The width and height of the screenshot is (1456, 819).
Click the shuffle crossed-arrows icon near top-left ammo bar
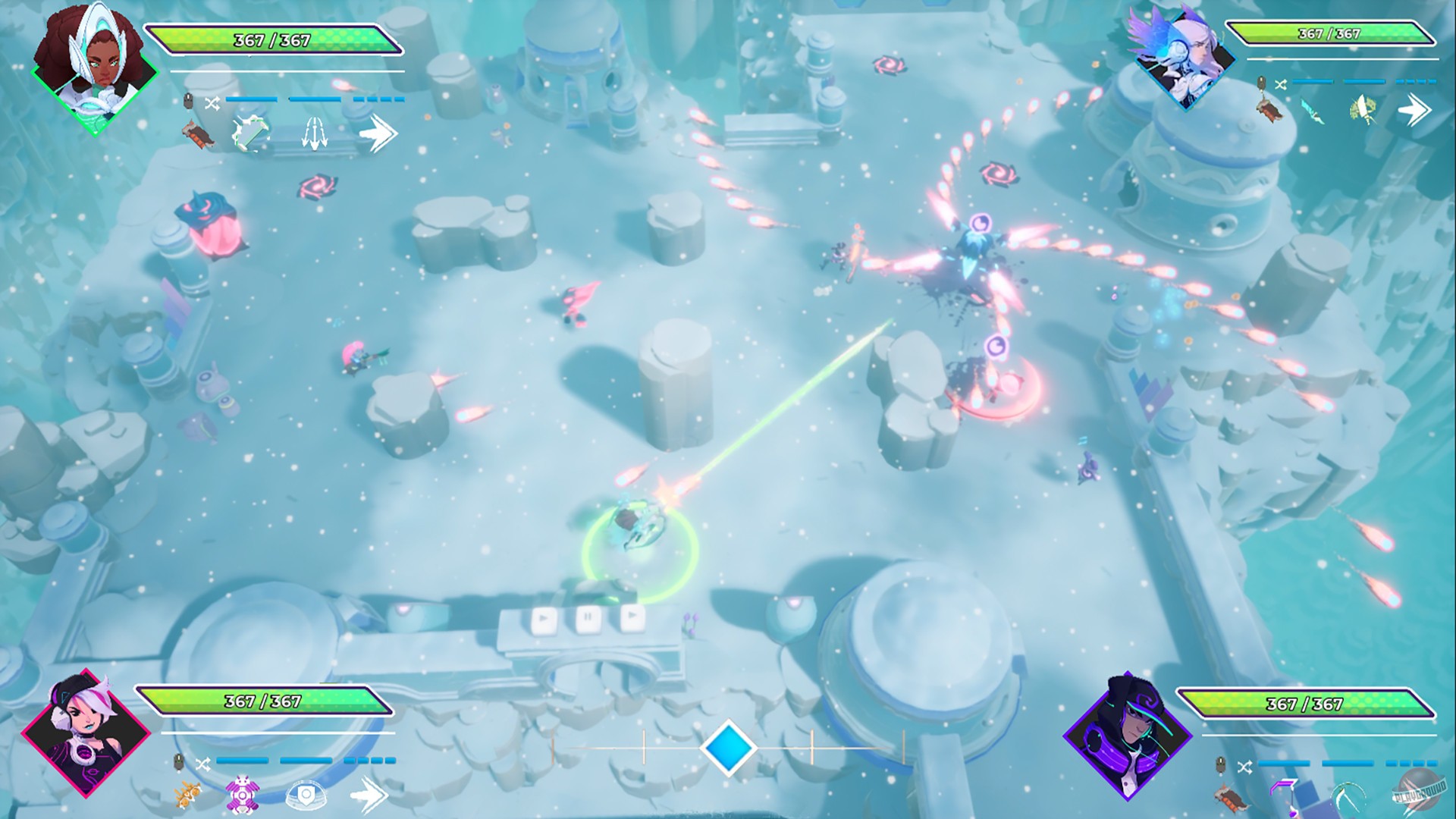tap(212, 103)
